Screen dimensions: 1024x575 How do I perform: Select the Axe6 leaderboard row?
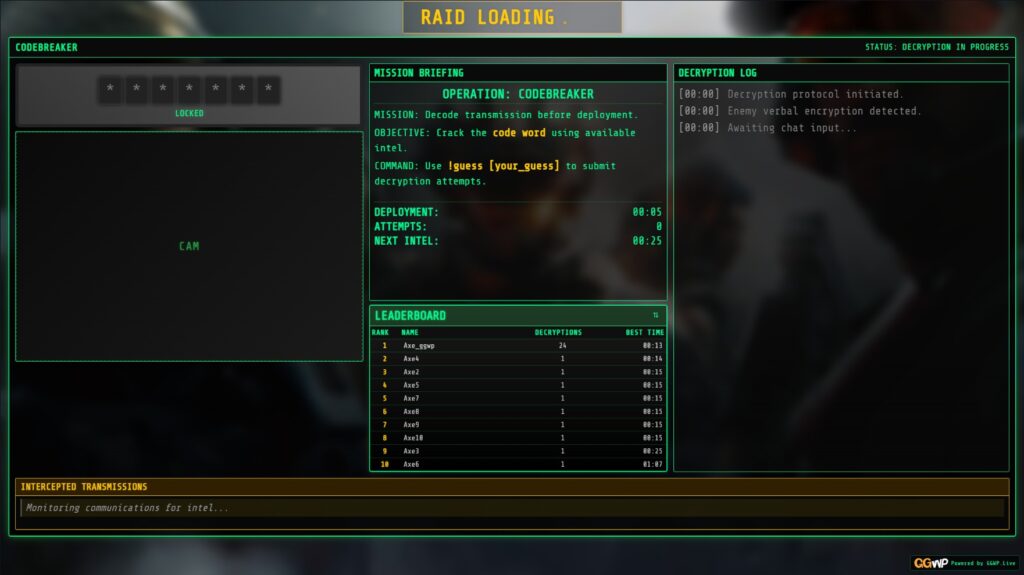click(518, 464)
